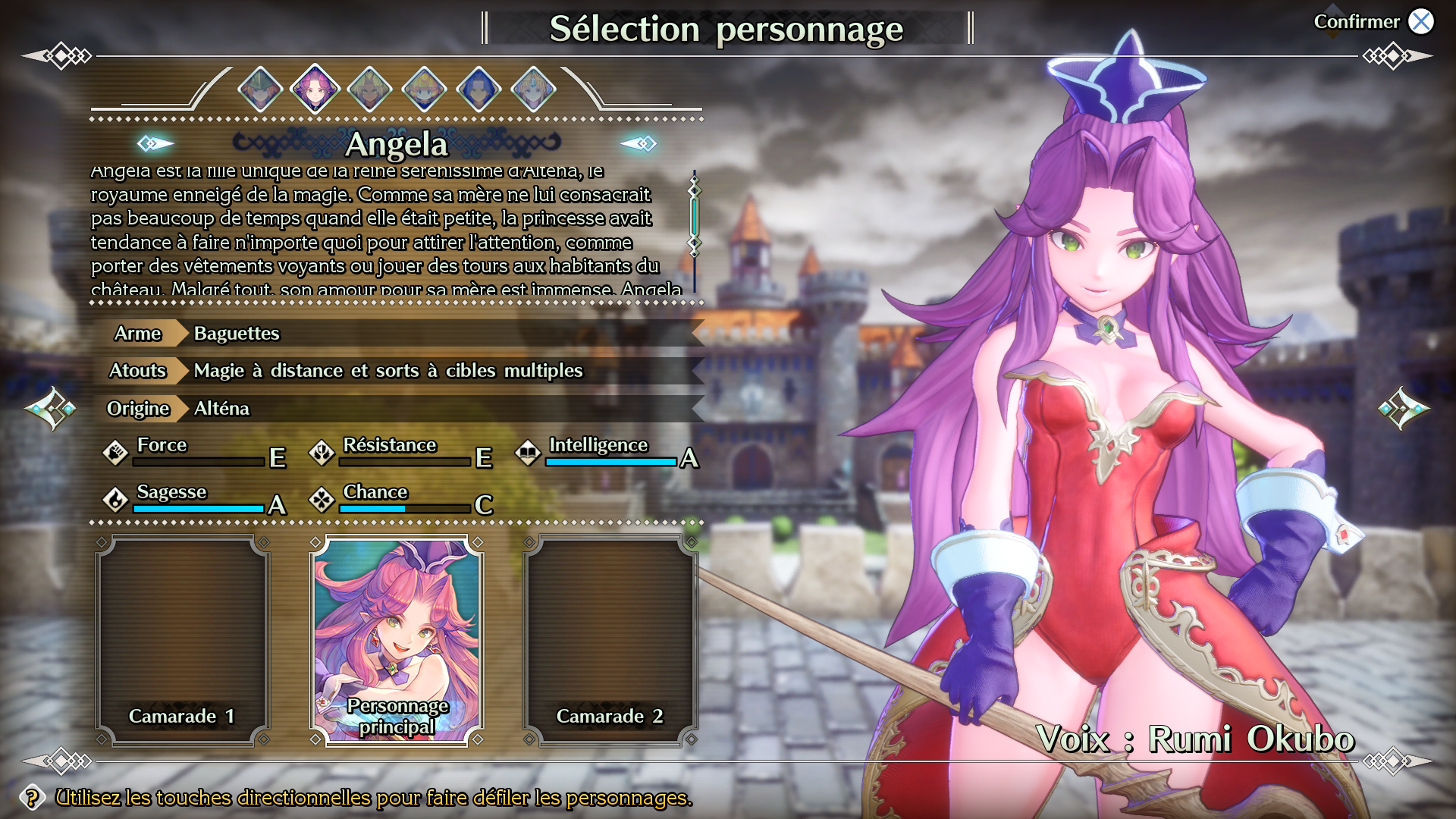
Task: Go to previous character with large left arrow
Action: pyautogui.click(x=50, y=409)
